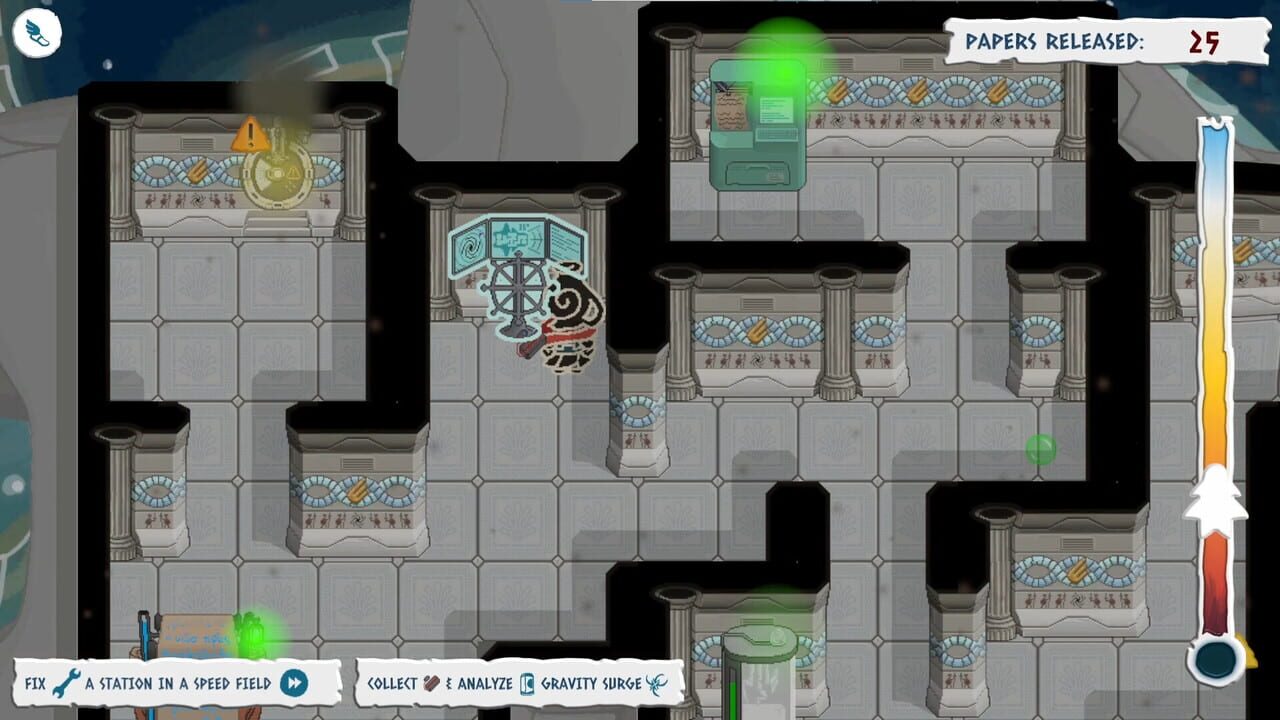1280x720 pixels.
Task: Click the yellow warning triangle above the broken station
Action: click(x=248, y=132)
